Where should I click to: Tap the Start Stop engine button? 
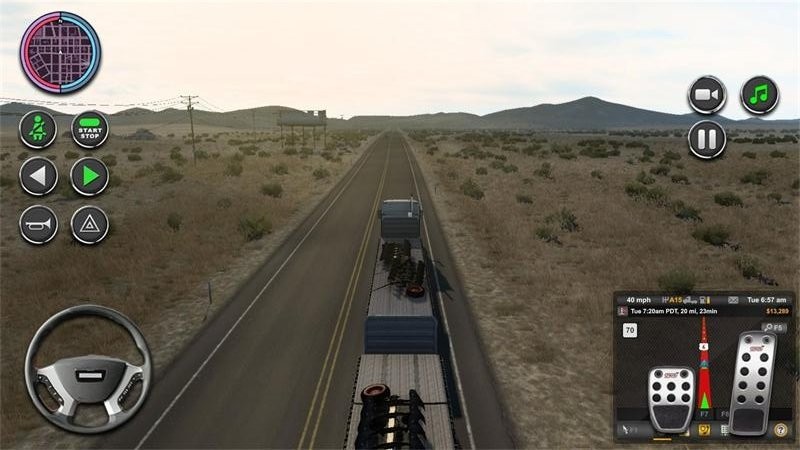tap(90, 129)
